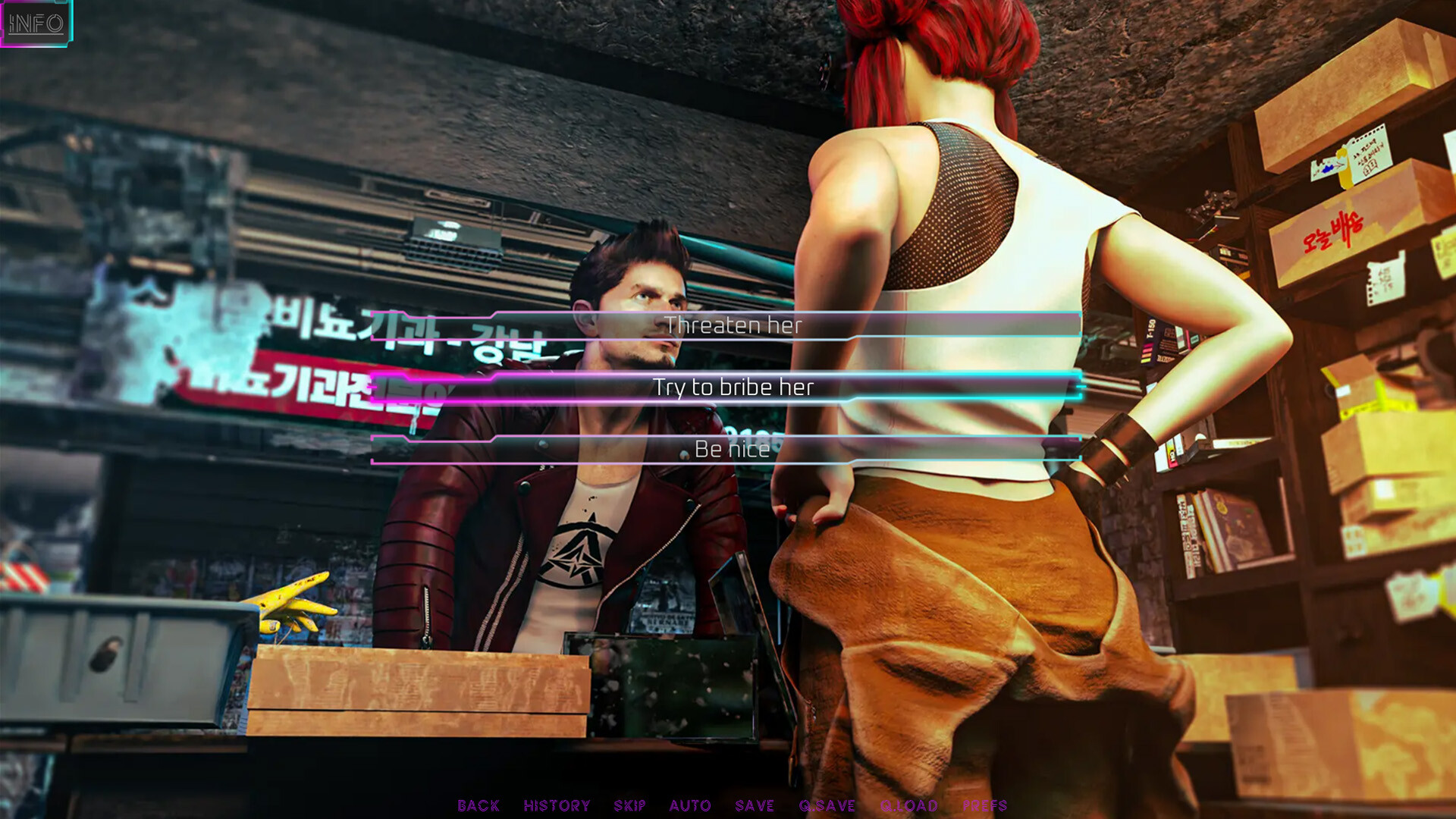This screenshot has width=1456, height=819.
Task: Choose Q.LOAD from the quick menu bar
Action: 909,805
